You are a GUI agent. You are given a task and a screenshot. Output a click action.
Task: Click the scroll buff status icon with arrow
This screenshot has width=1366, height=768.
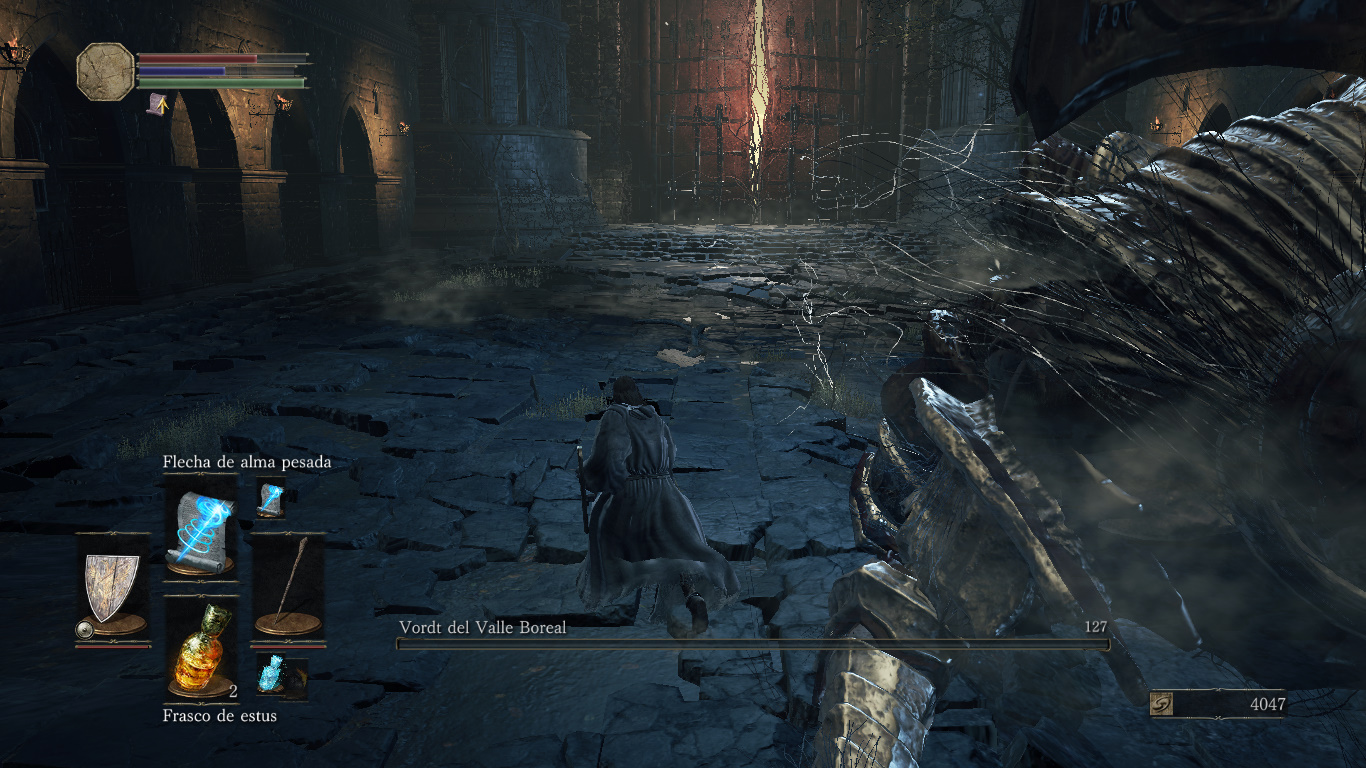click(x=157, y=103)
